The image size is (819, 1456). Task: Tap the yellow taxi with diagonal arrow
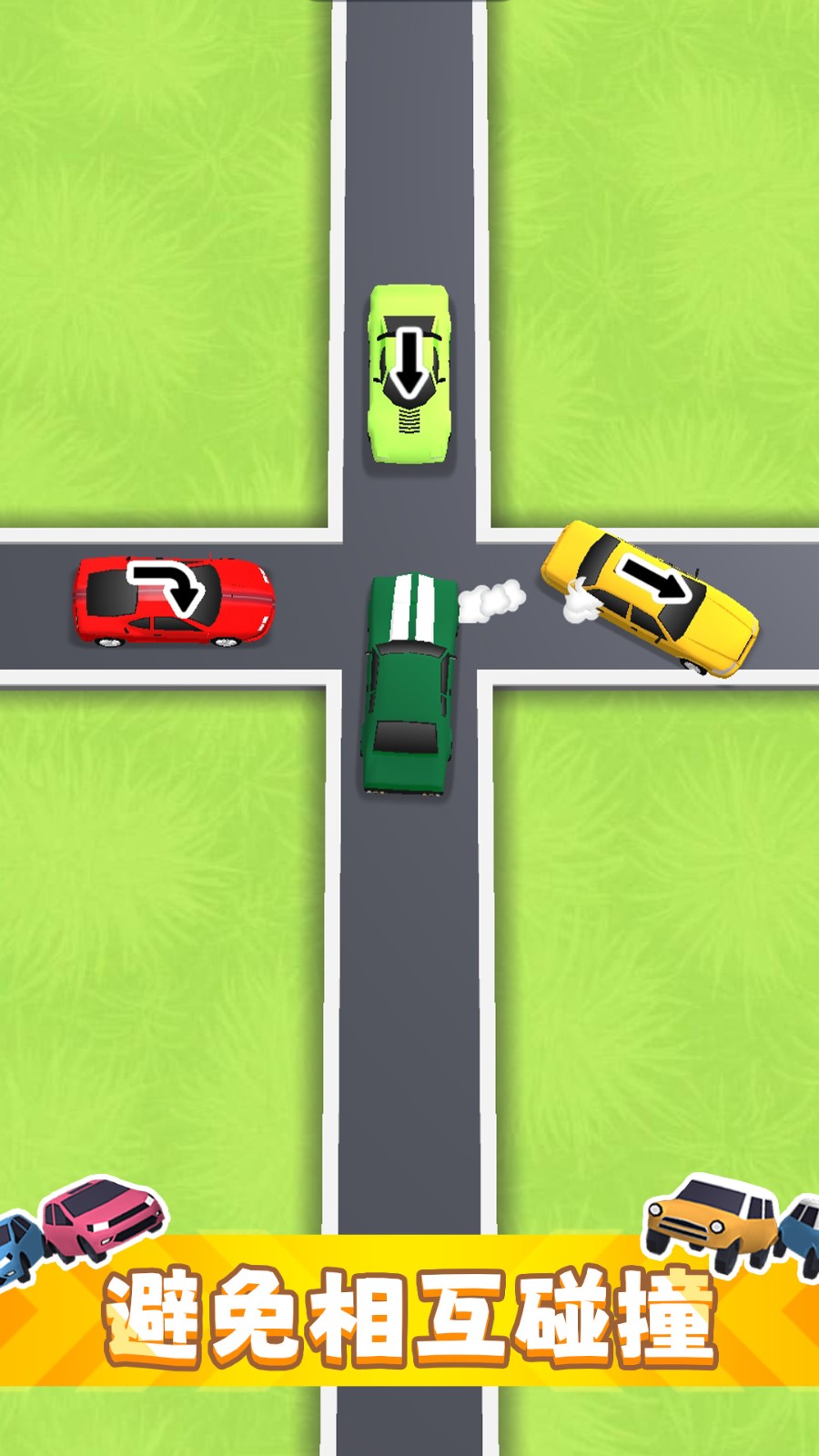click(650, 597)
